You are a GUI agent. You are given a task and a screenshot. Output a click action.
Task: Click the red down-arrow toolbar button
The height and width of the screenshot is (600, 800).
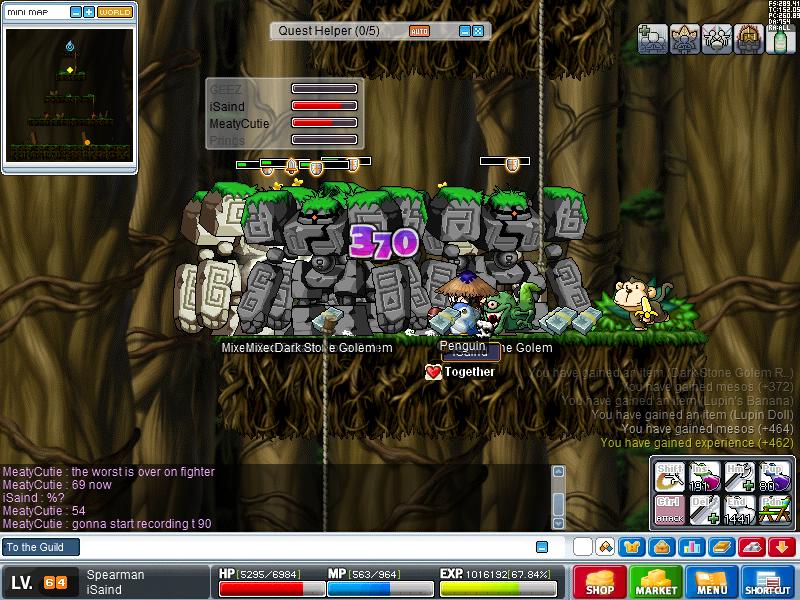782,547
